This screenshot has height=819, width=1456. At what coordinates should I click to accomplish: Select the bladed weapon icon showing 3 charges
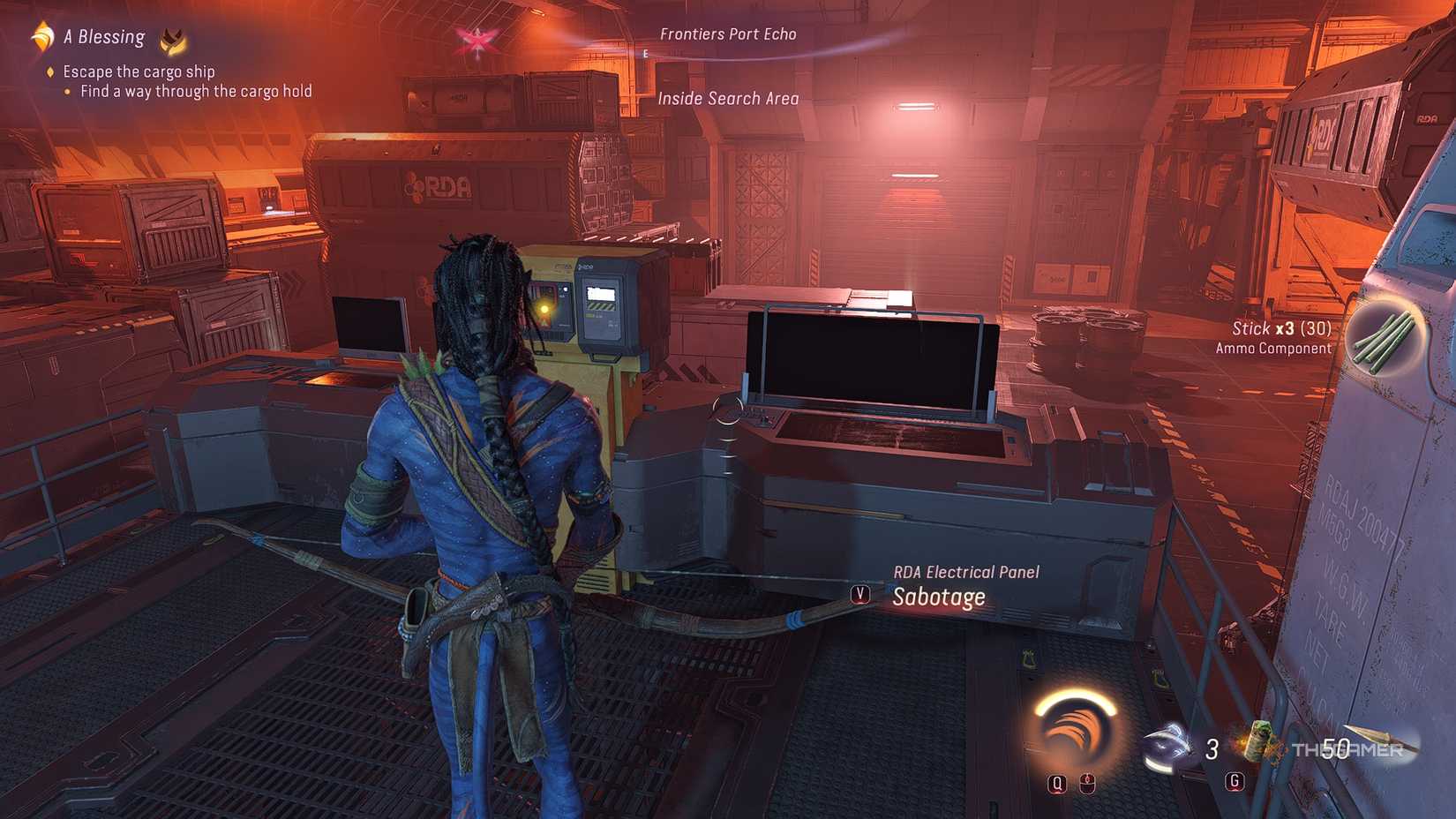pos(1165,744)
